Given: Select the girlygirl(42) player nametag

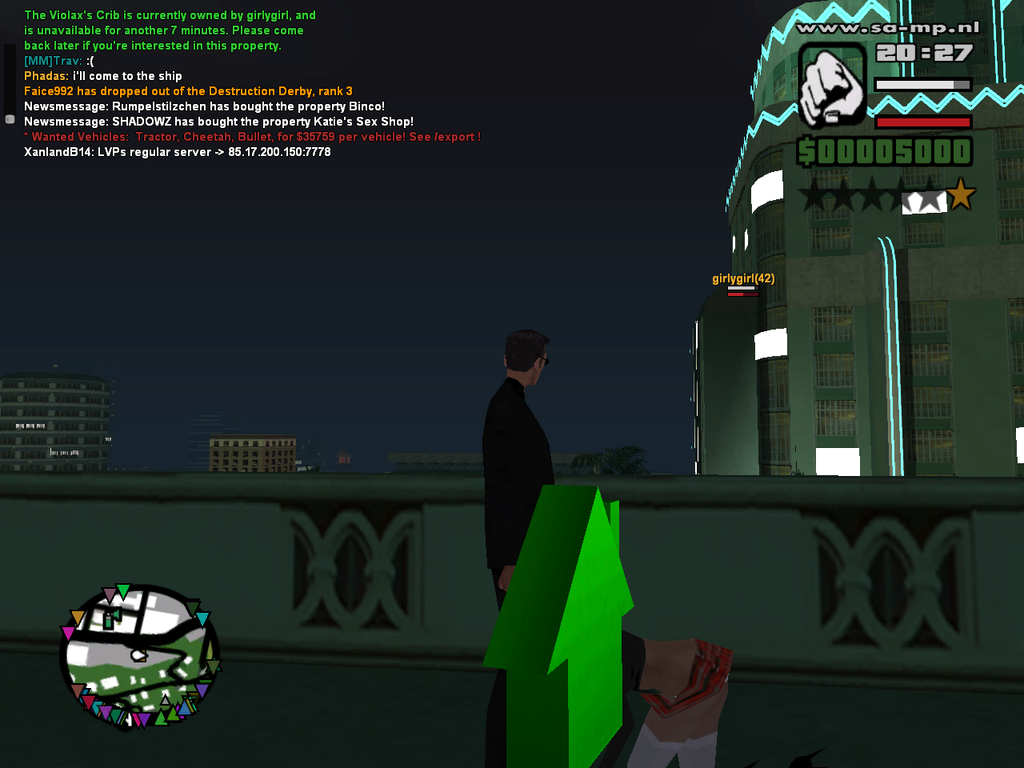Looking at the screenshot, I should [x=743, y=279].
